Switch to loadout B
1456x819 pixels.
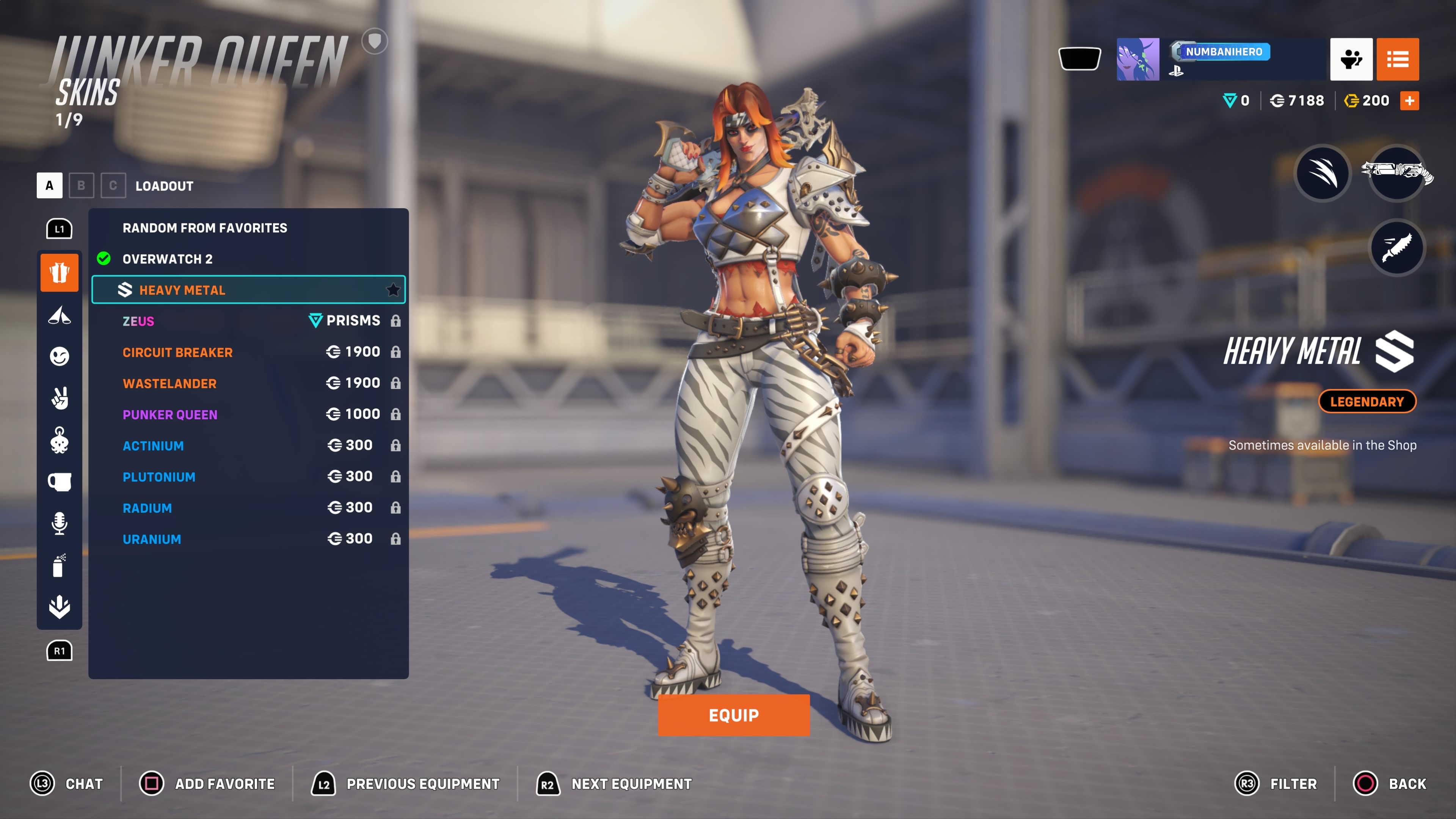(x=81, y=185)
